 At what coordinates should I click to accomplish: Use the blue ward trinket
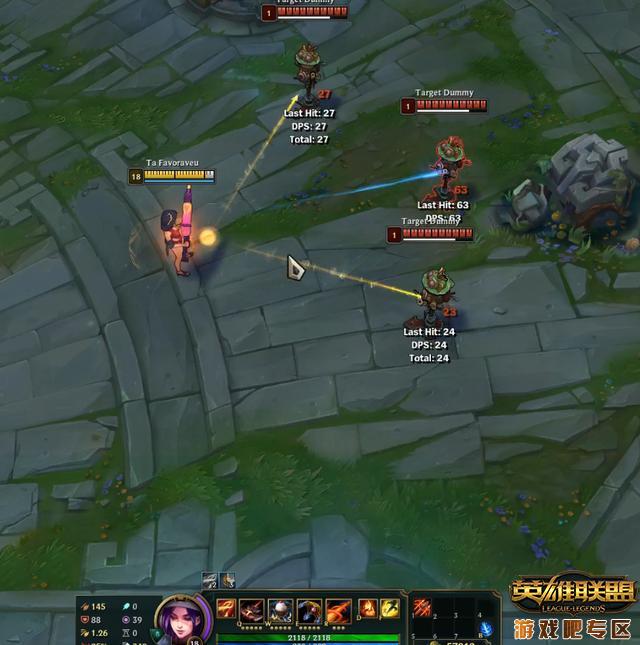click(x=487, y=628)
